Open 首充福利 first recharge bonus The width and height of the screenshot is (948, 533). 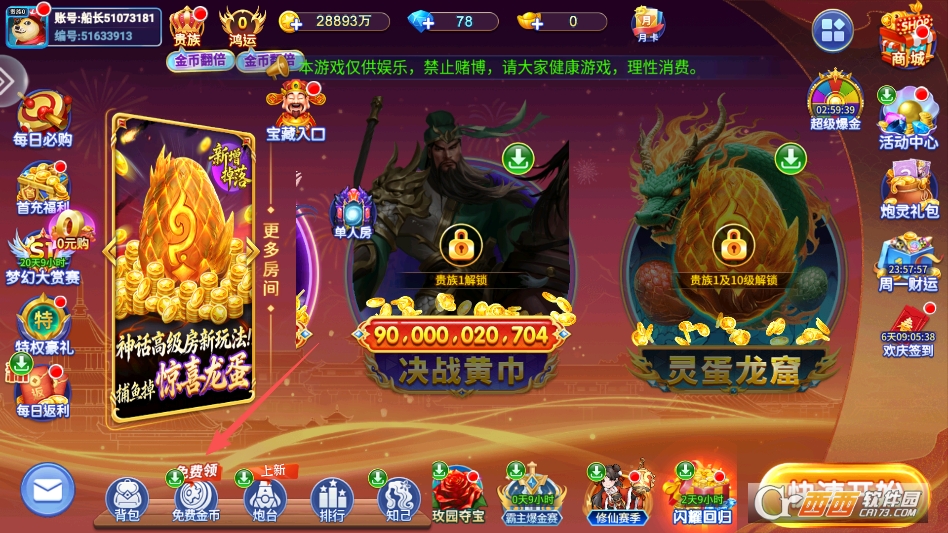click(x=43, y=188)
